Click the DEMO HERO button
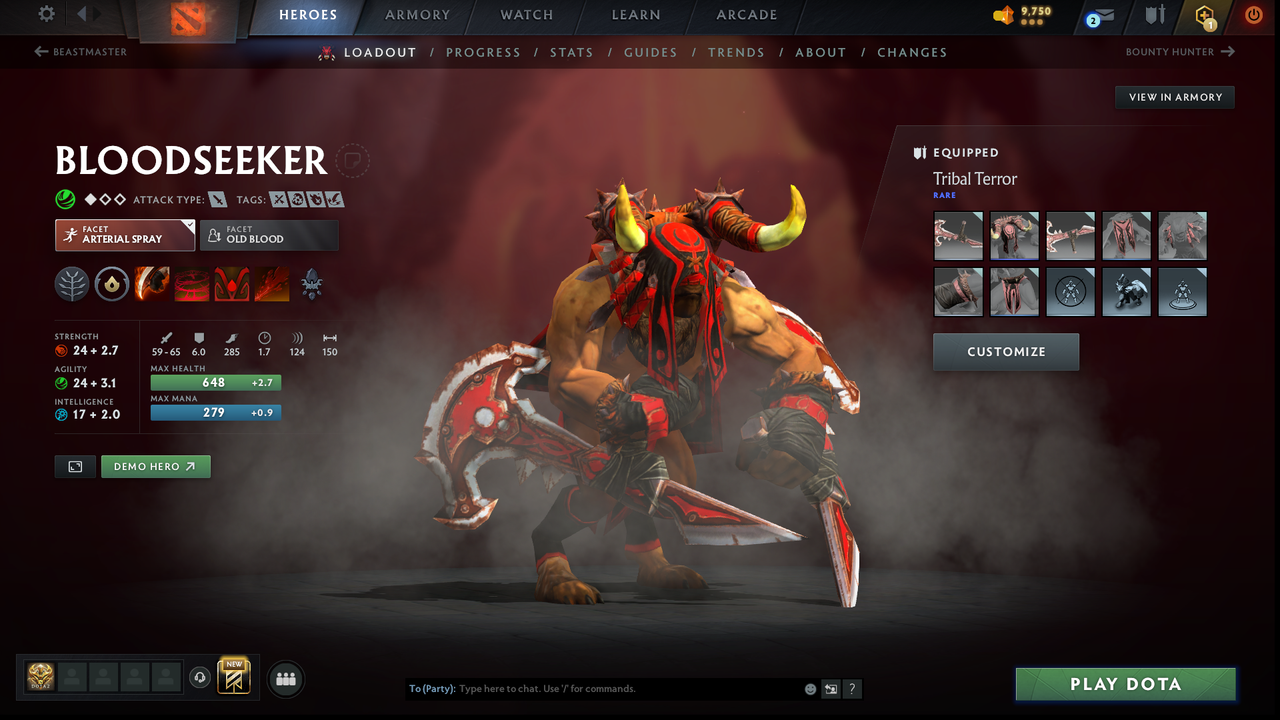This screenshot has height=720, width=1280. (x=156, y=466)
